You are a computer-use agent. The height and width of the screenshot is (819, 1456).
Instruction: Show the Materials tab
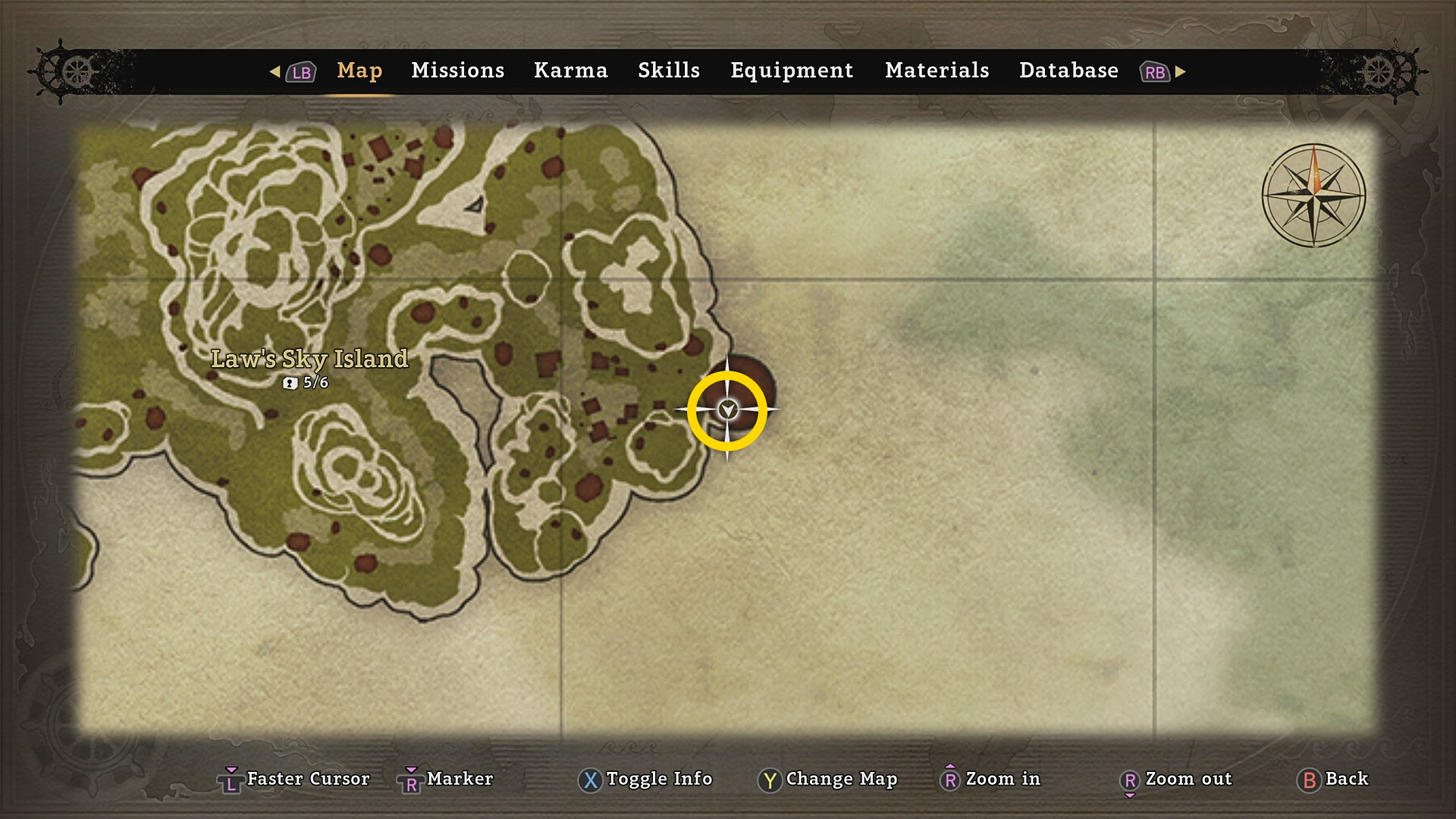tap(937, 71)
